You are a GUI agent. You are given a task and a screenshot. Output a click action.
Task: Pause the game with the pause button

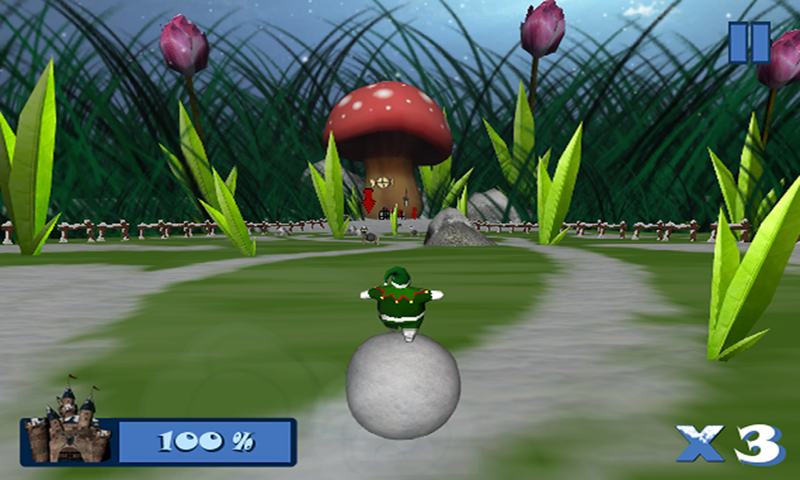748,43
